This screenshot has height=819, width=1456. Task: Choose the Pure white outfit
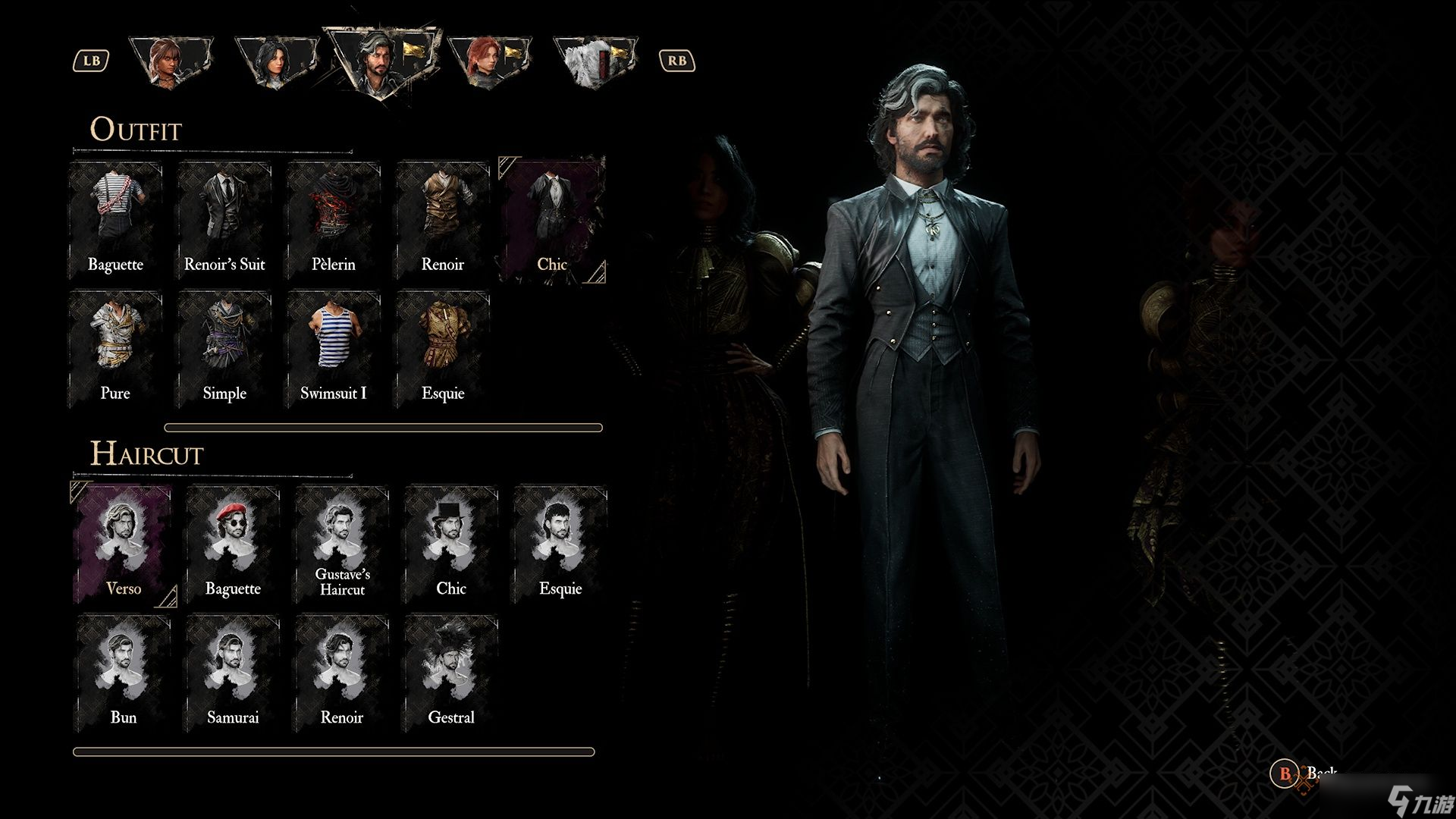[x=115, y=347]
